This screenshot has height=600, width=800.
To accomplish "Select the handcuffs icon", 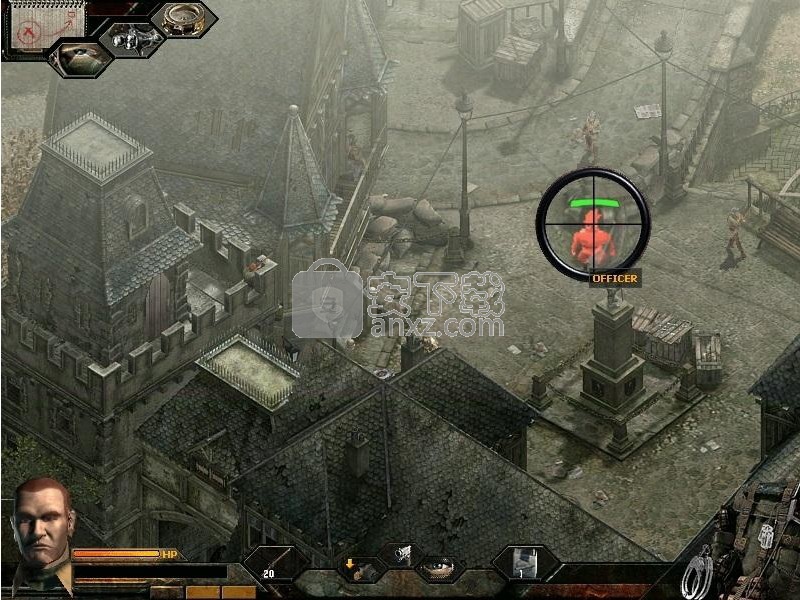I will coord(696,575).
